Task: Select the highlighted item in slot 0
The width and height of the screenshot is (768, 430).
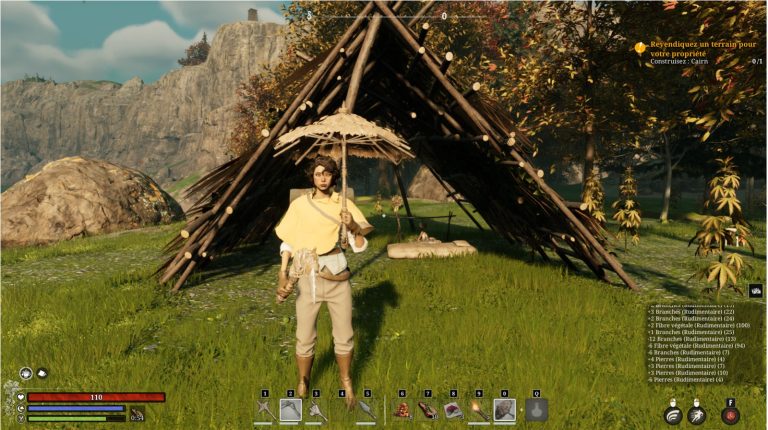Action: pos(505,410)
